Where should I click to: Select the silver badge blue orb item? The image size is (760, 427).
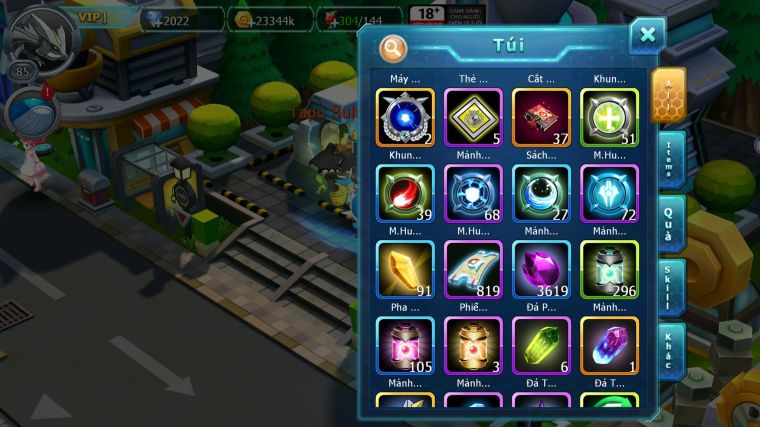[405, 118]
